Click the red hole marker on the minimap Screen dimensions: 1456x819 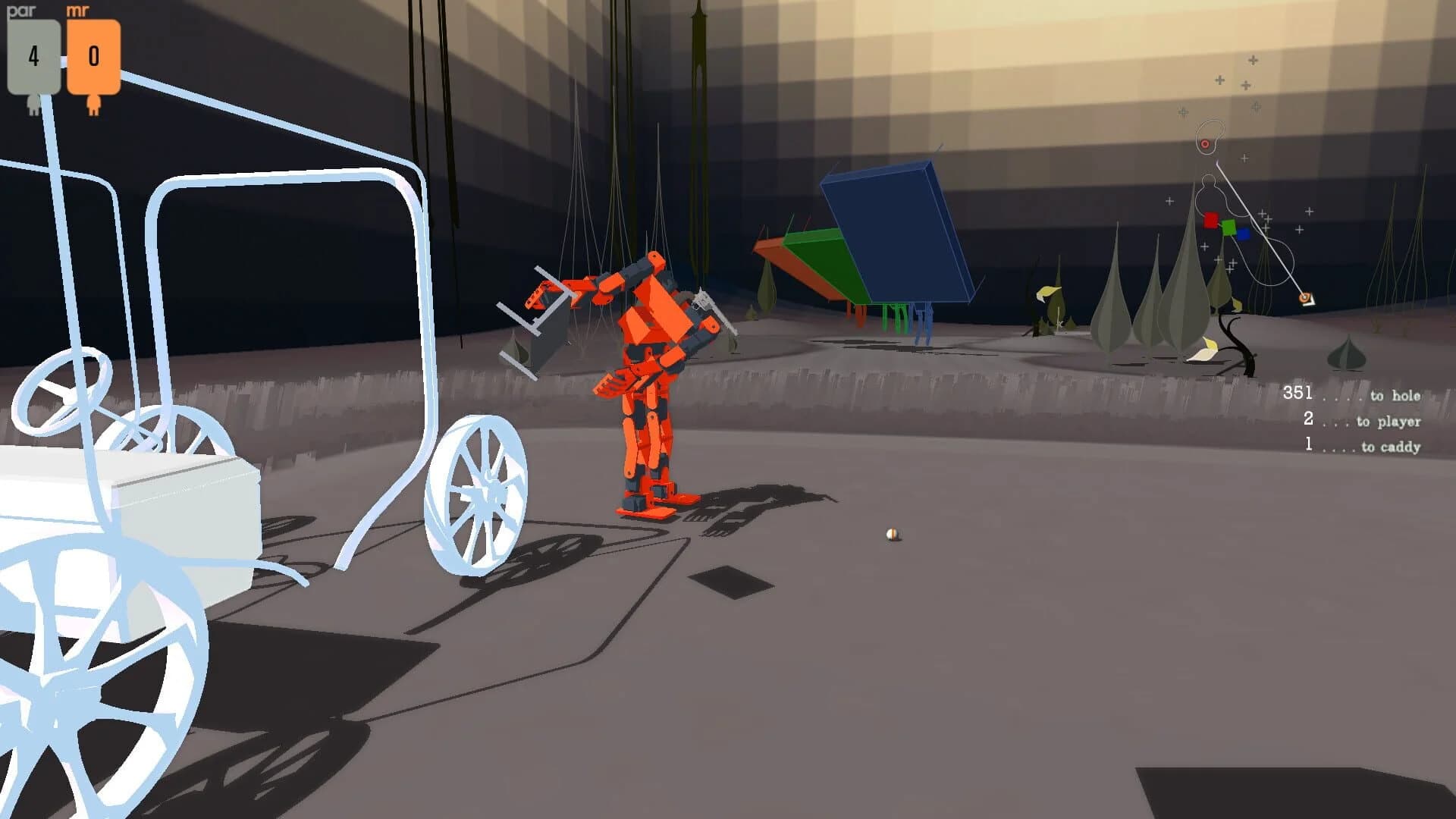pyautogui.click(x=1205, y=144)
